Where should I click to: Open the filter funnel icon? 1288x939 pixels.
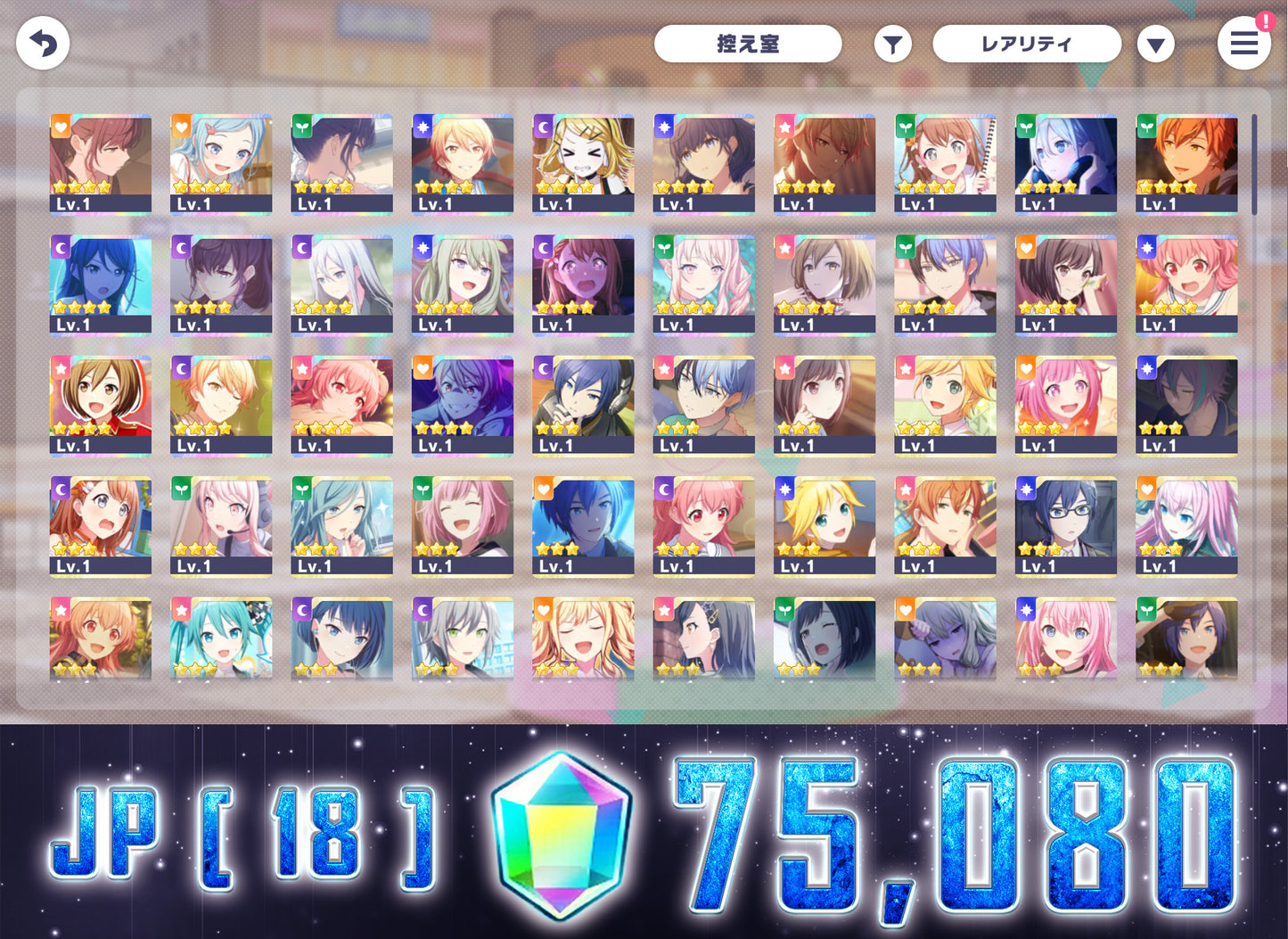892,43
